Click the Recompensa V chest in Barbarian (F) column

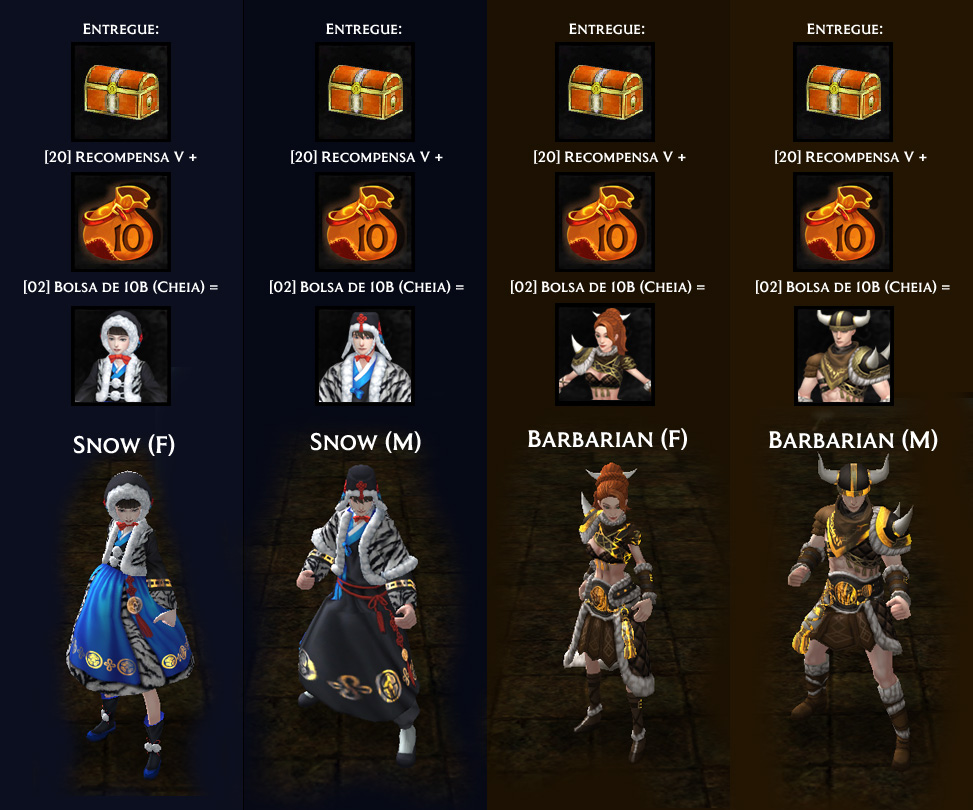[605, 92]
